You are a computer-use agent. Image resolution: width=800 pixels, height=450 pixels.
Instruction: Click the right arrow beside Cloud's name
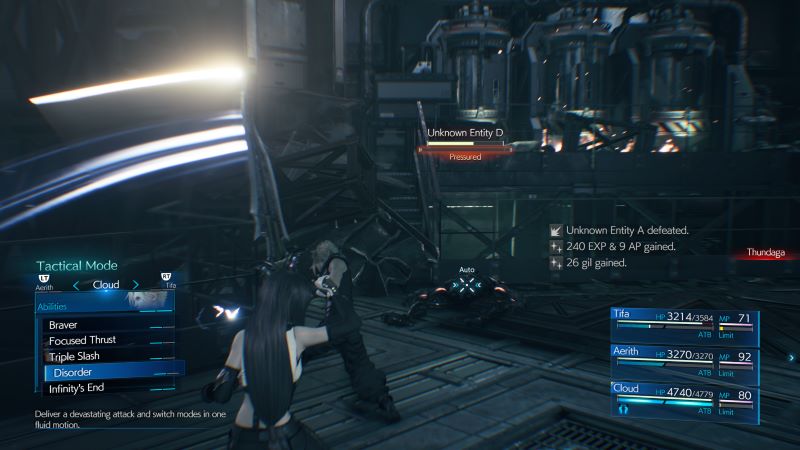coord(136,285)
